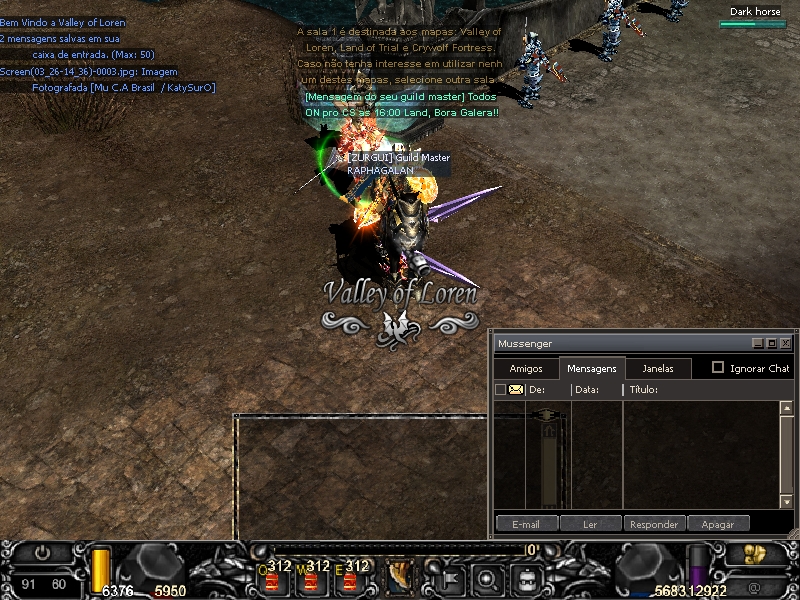Click the Ler button
The height and width of the screenshot is (600, 800).
pyautogui.click(x=590, y=524)
